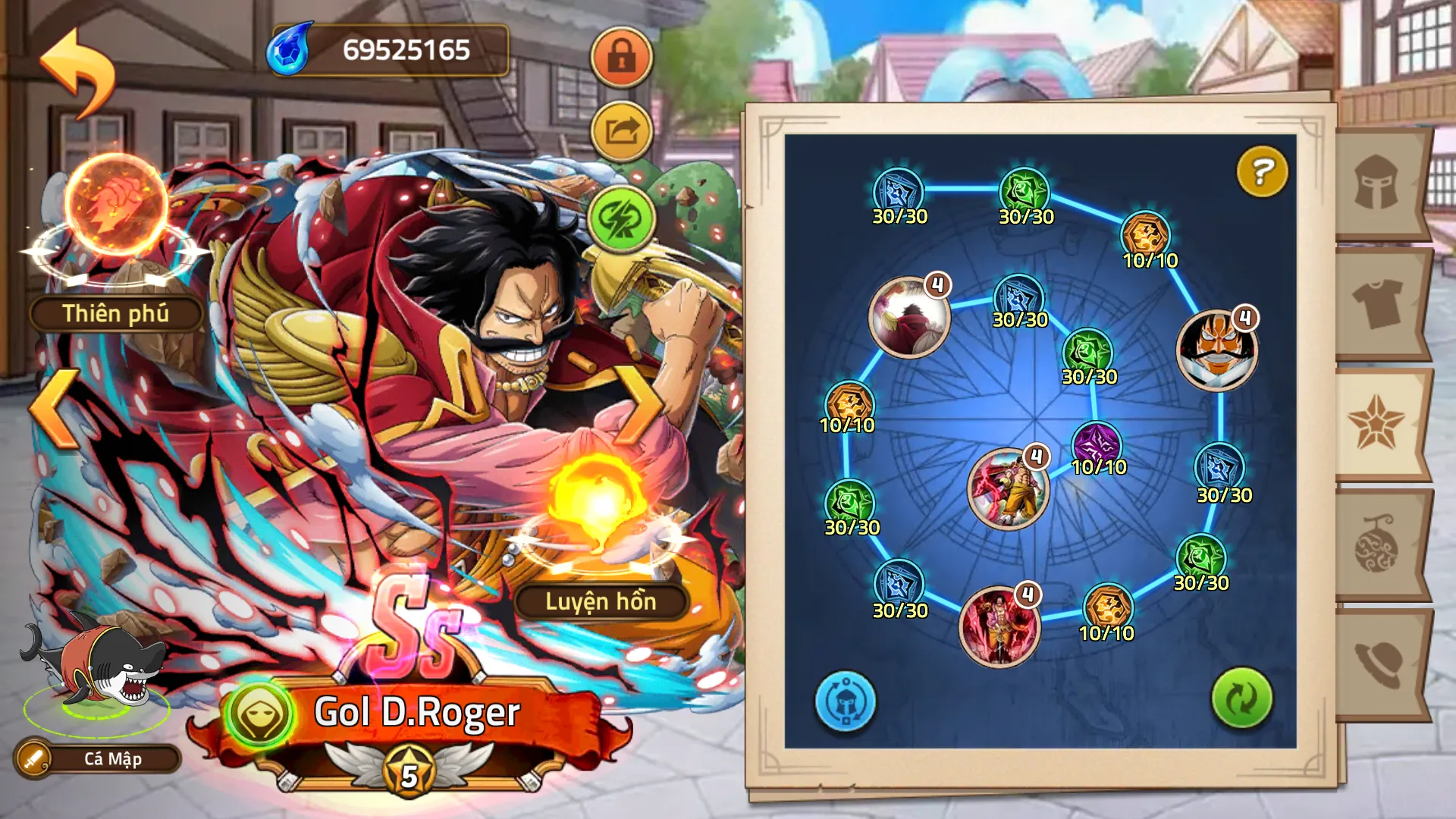1456x819 pixels.
Task: Go back with the orange arrow
Action: [x=78, y=72]
